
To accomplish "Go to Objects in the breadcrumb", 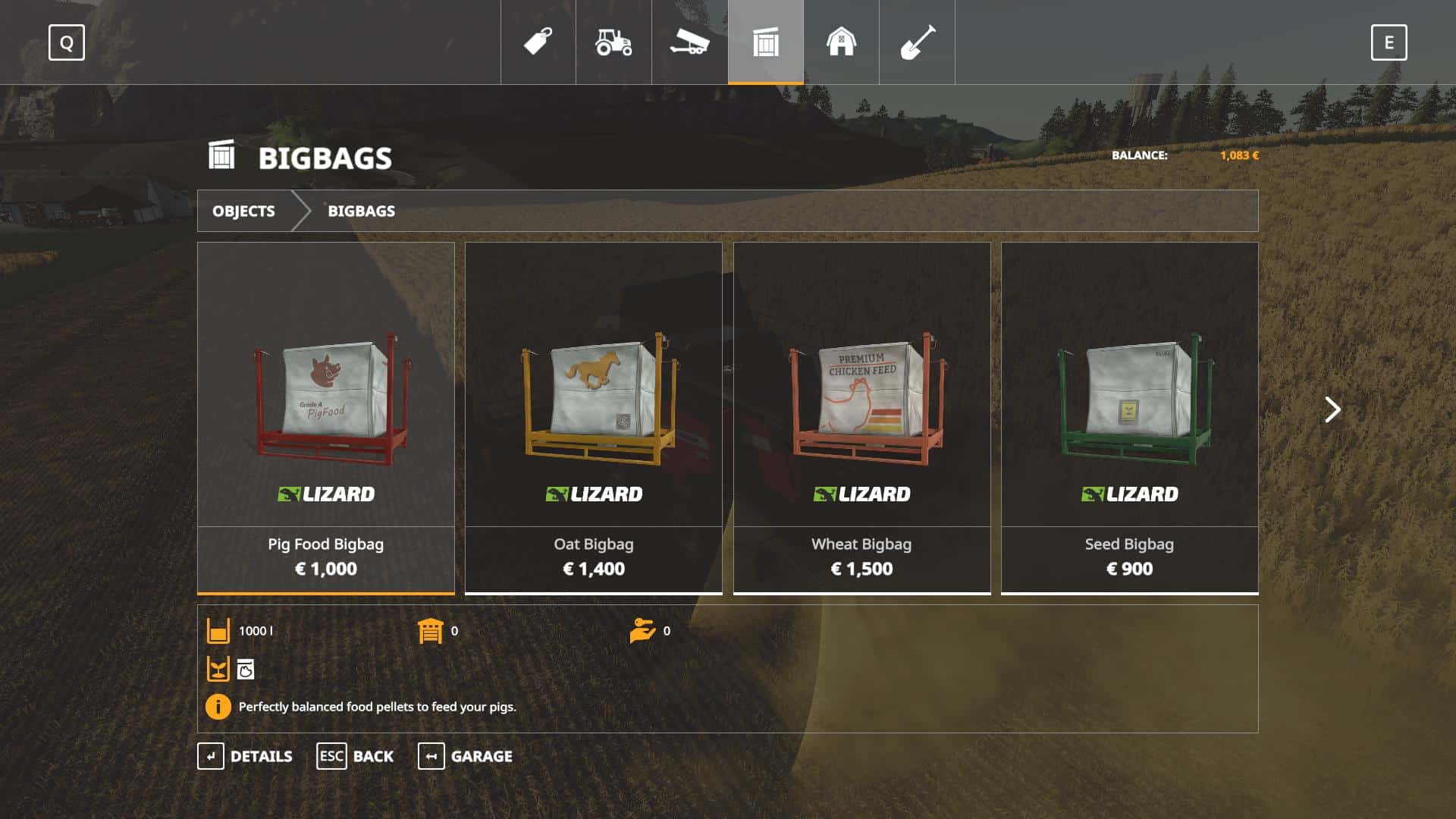I will coord(243,211).
